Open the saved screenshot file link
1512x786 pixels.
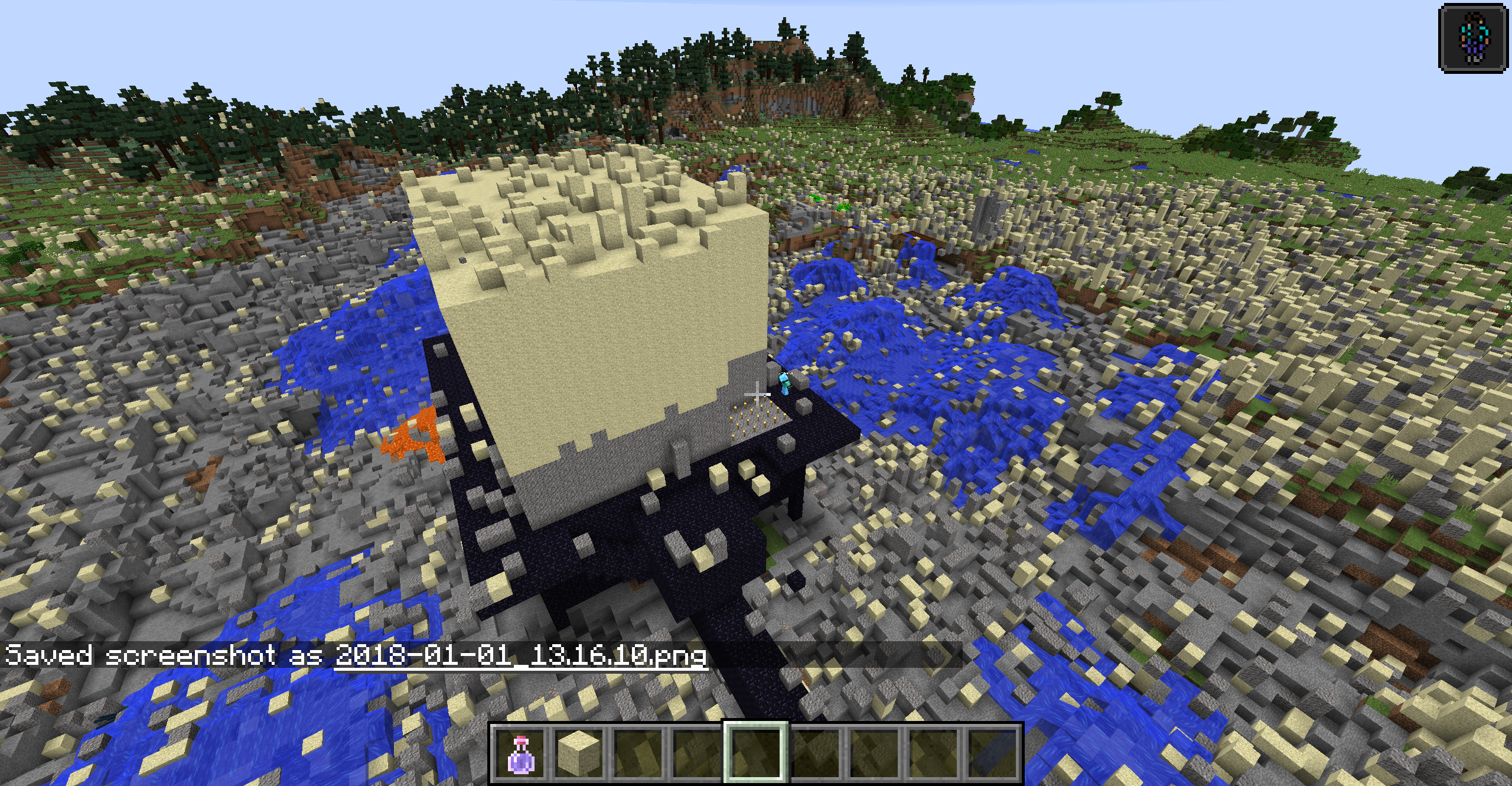click(520, 656)
